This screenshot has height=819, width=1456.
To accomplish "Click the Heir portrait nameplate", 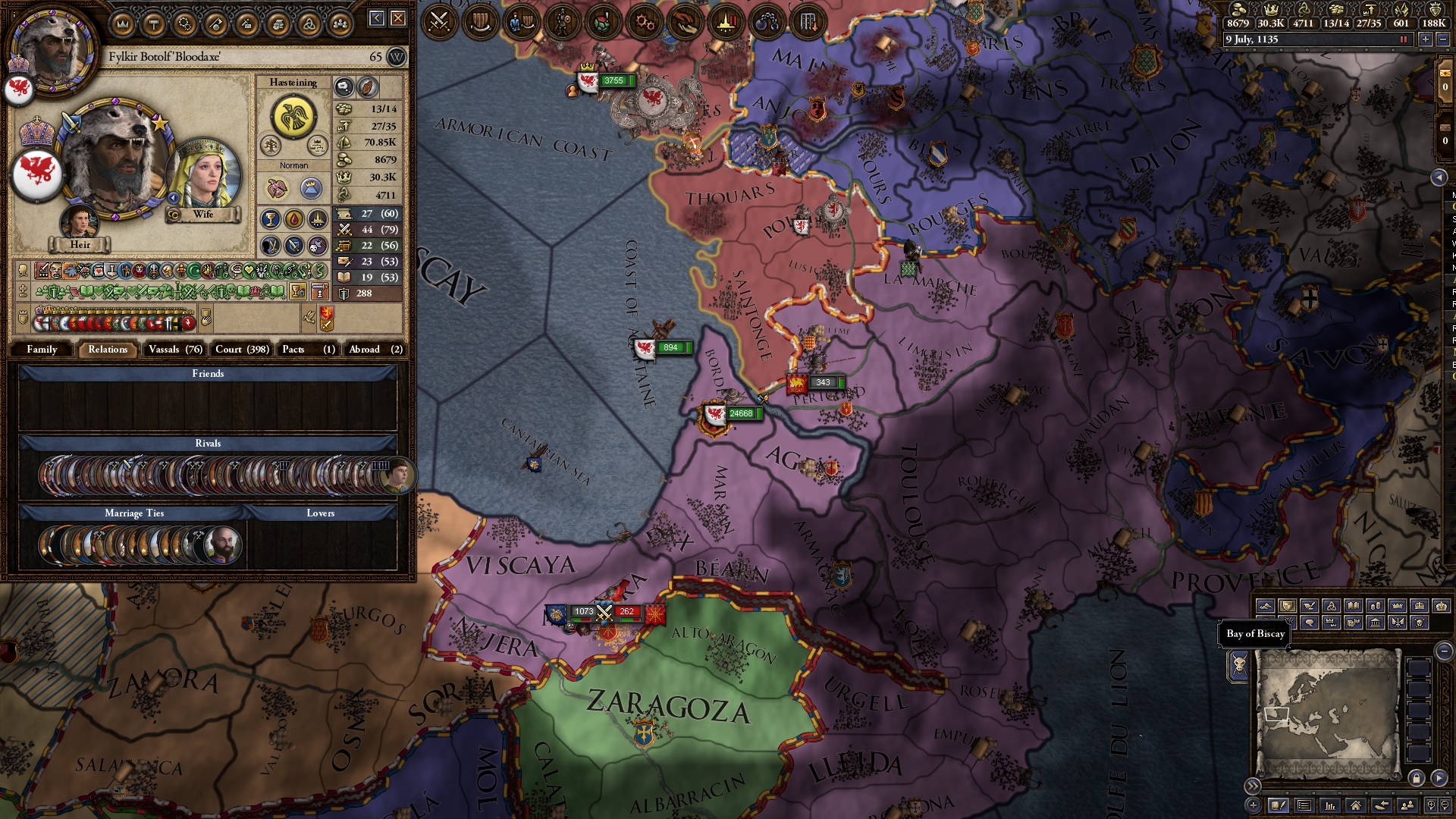I will [81, 244].
